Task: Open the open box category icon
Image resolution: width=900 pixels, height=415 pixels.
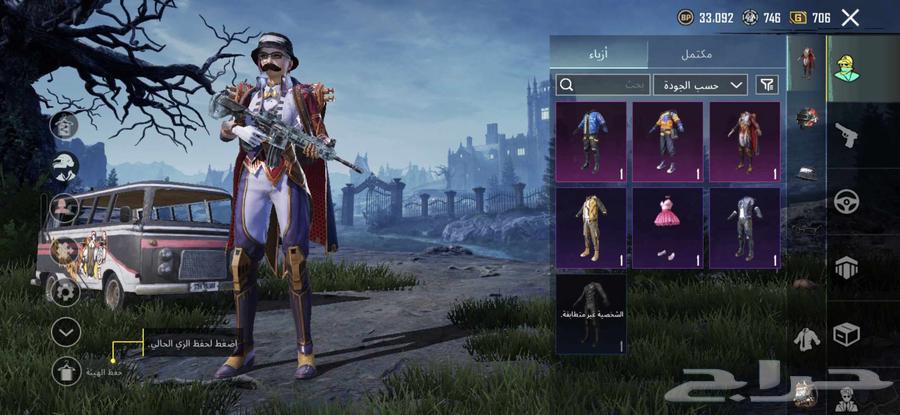Action: click(x=846, y=334)
